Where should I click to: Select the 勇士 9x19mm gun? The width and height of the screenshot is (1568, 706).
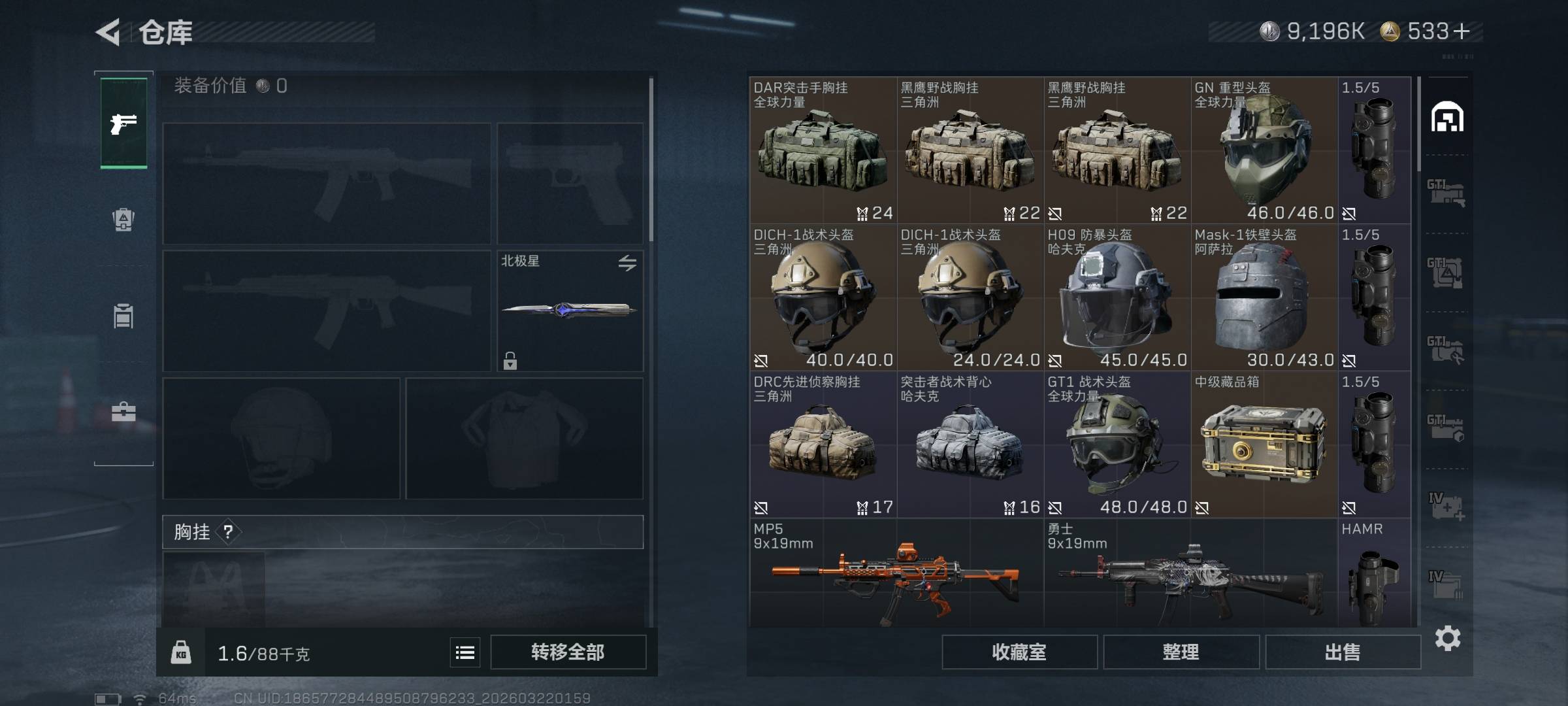[x=1190, y=575]
